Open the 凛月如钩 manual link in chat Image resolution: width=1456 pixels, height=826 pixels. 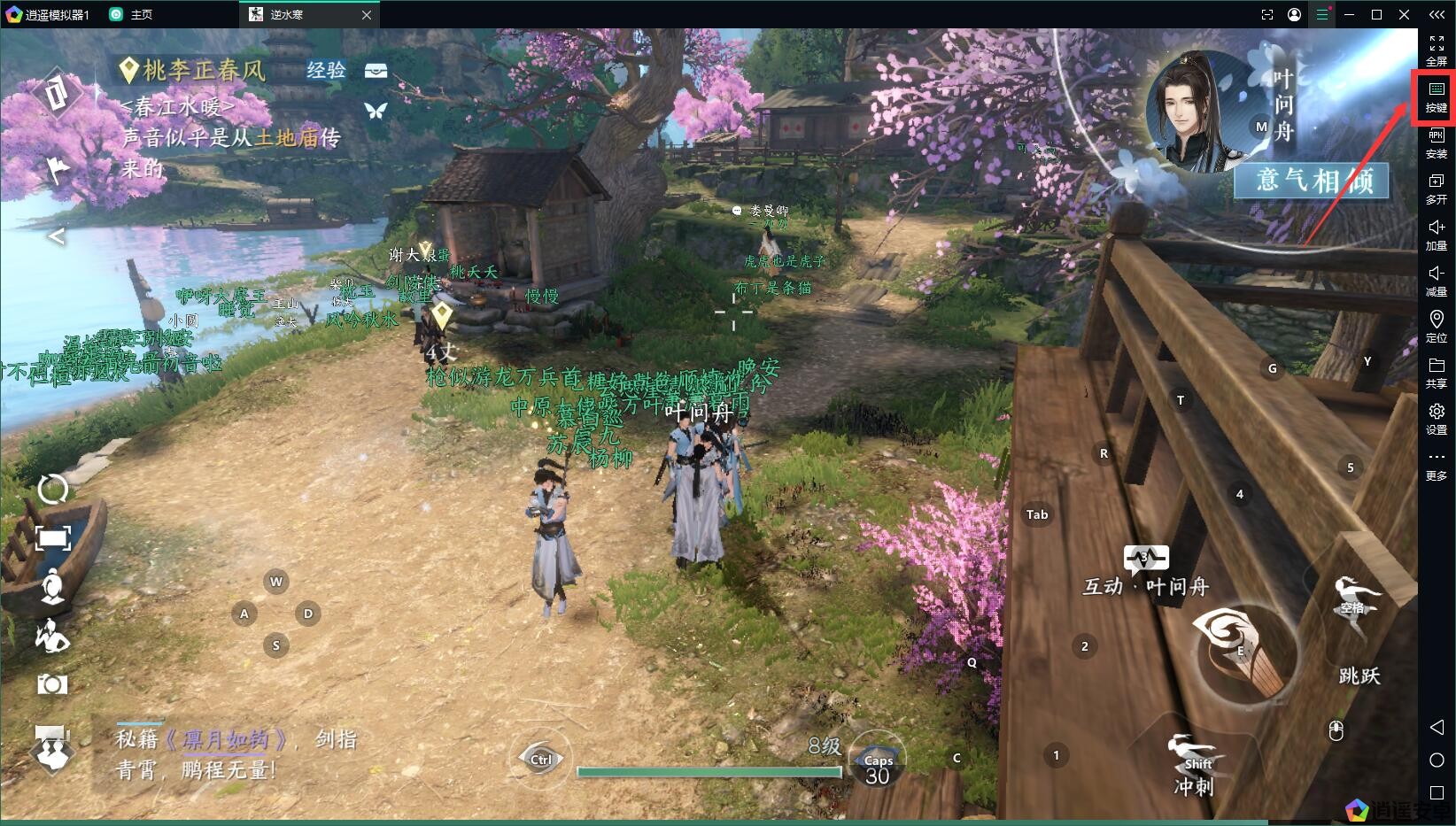[x=227, y=739]
